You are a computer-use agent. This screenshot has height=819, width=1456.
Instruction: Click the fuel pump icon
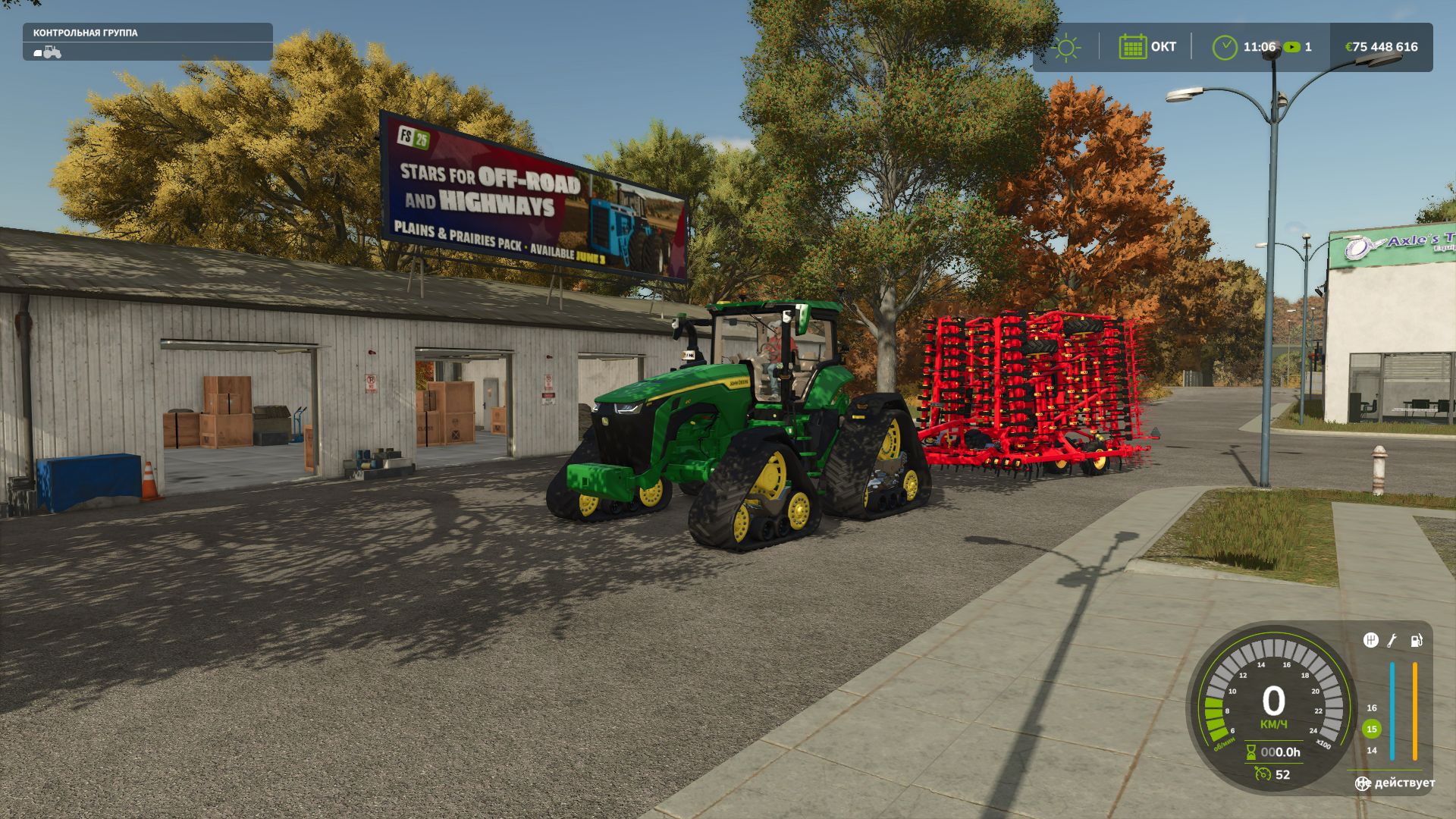(1416, 641)
